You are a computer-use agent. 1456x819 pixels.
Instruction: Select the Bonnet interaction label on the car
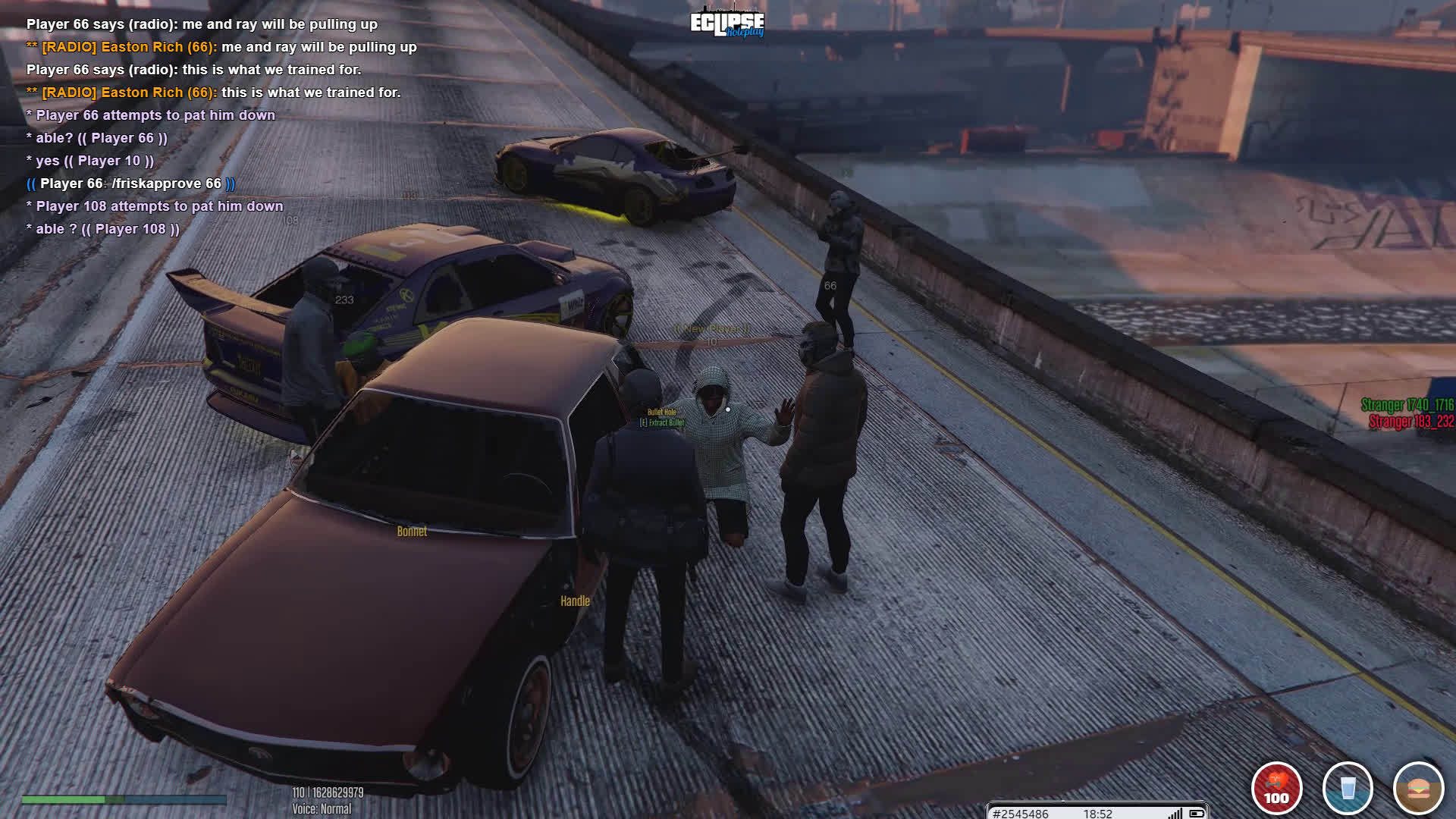(412, 532)
